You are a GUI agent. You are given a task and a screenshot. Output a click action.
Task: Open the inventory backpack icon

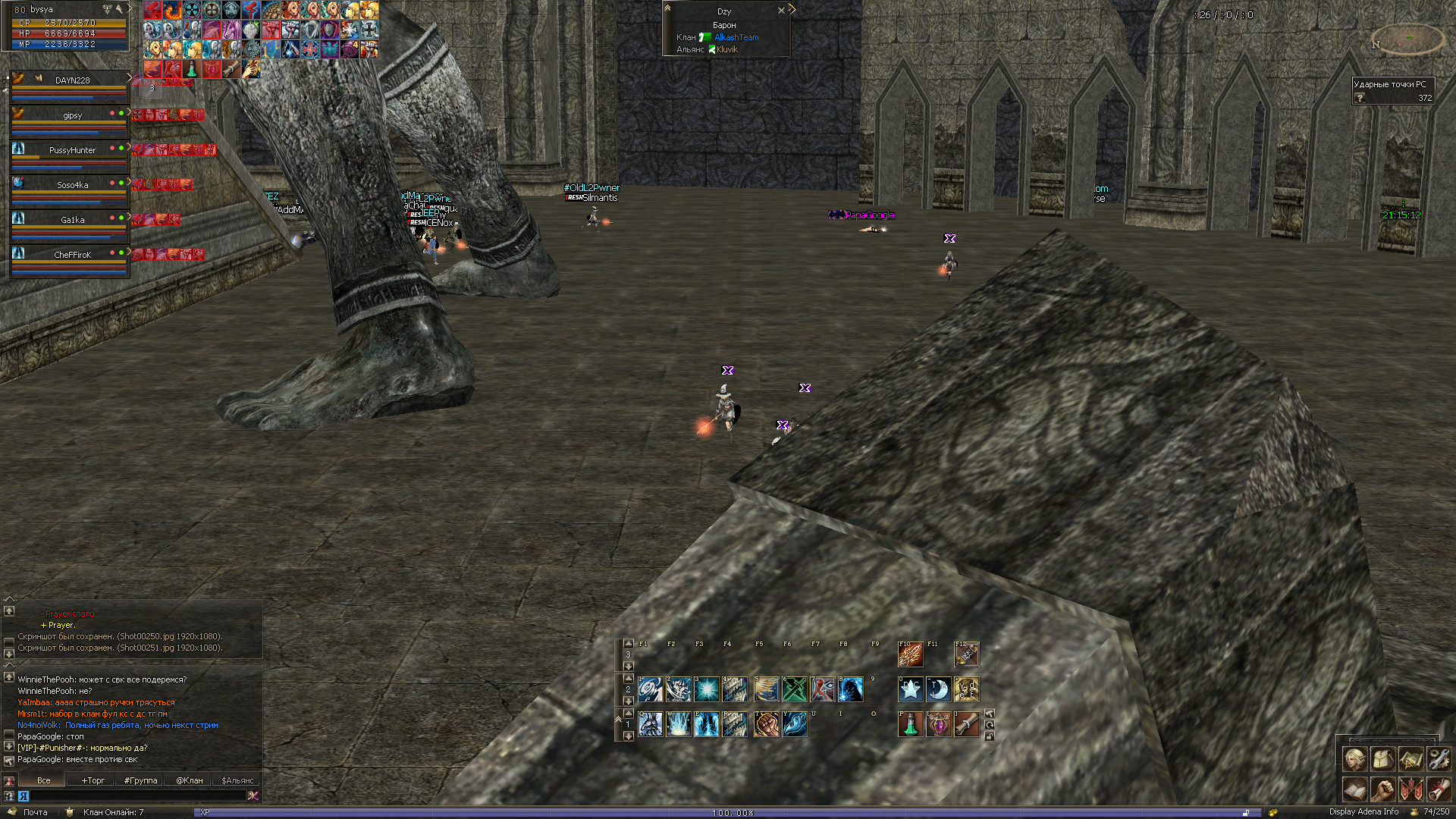tap(1382, 758)
